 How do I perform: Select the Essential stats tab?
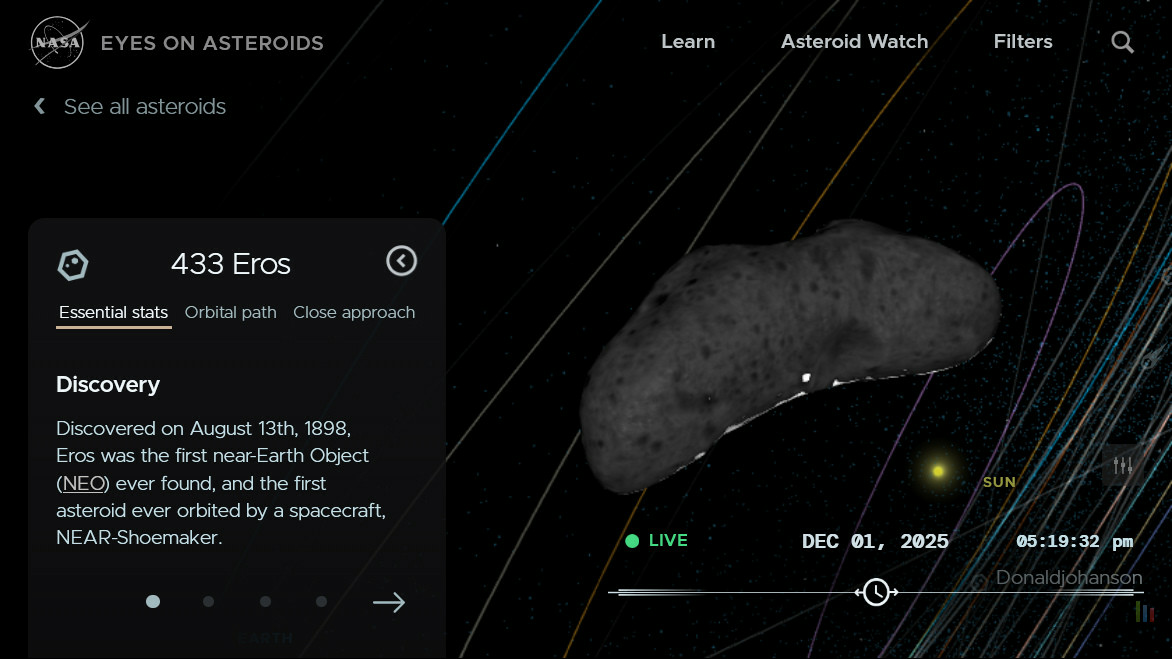[113, 312]
